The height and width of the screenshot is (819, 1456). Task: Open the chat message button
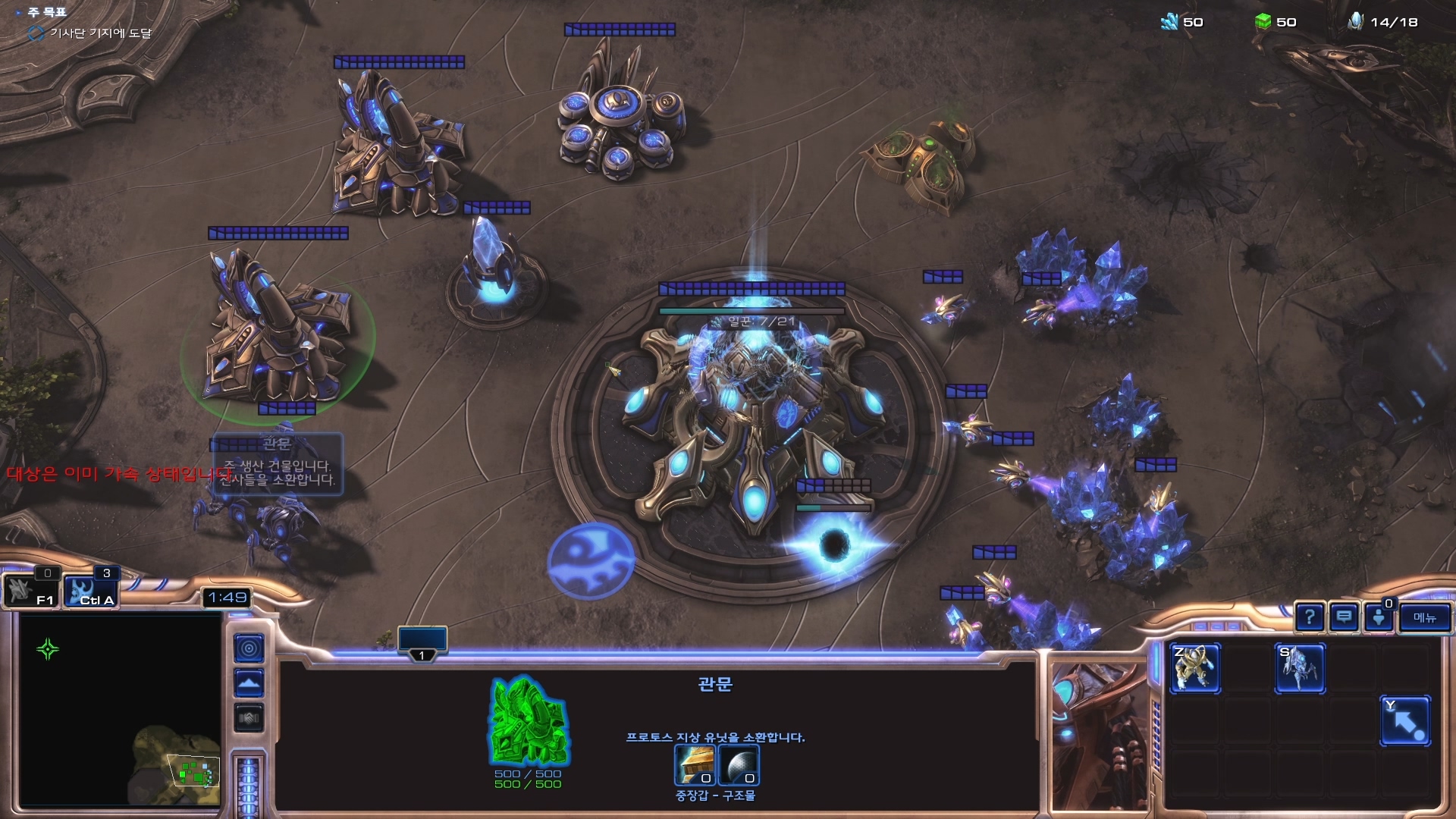tap(1344, 618)
